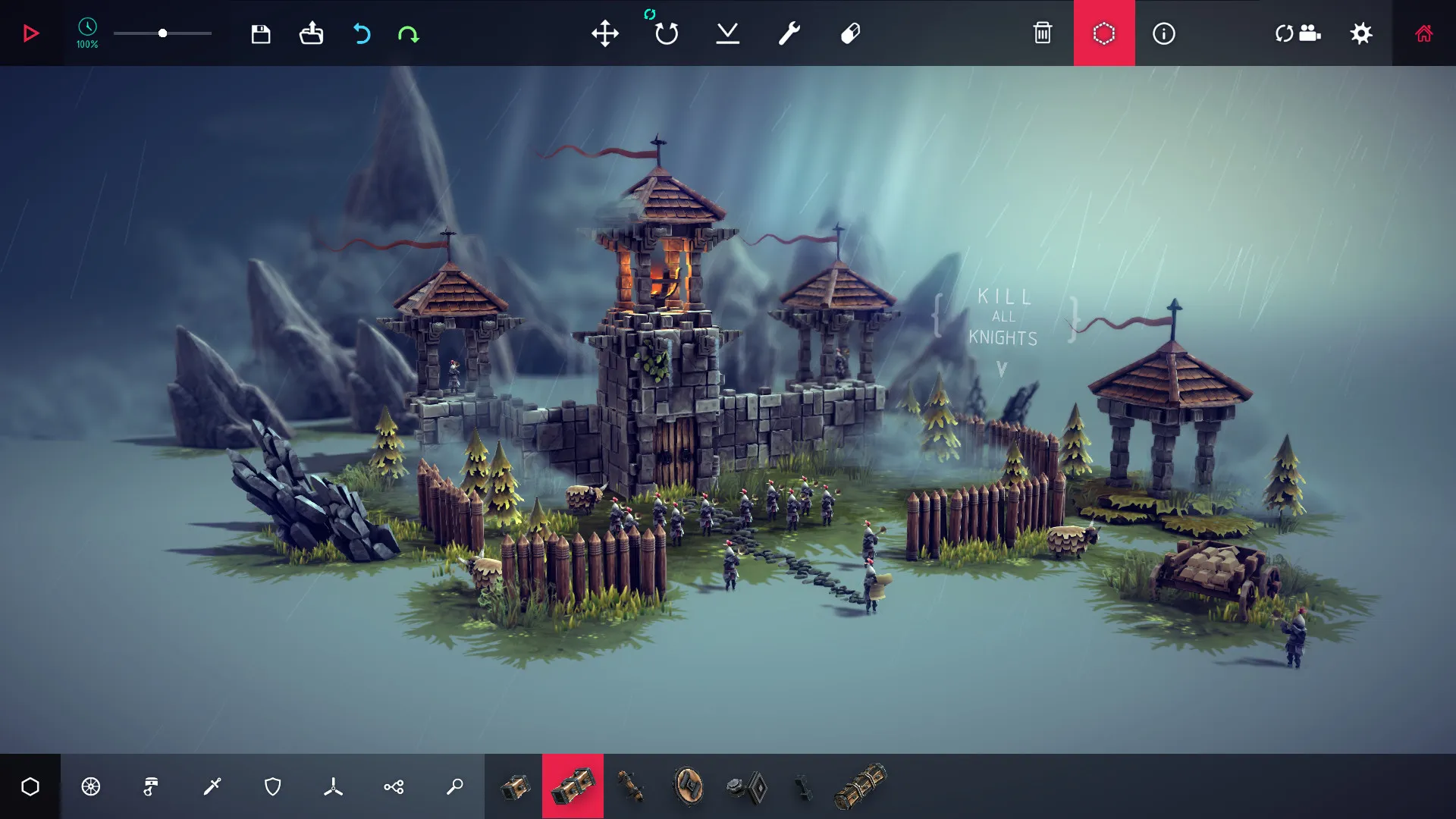Return home using the red house button
The width and height of the screenshot is (1456, 819).
[1423, 33]
